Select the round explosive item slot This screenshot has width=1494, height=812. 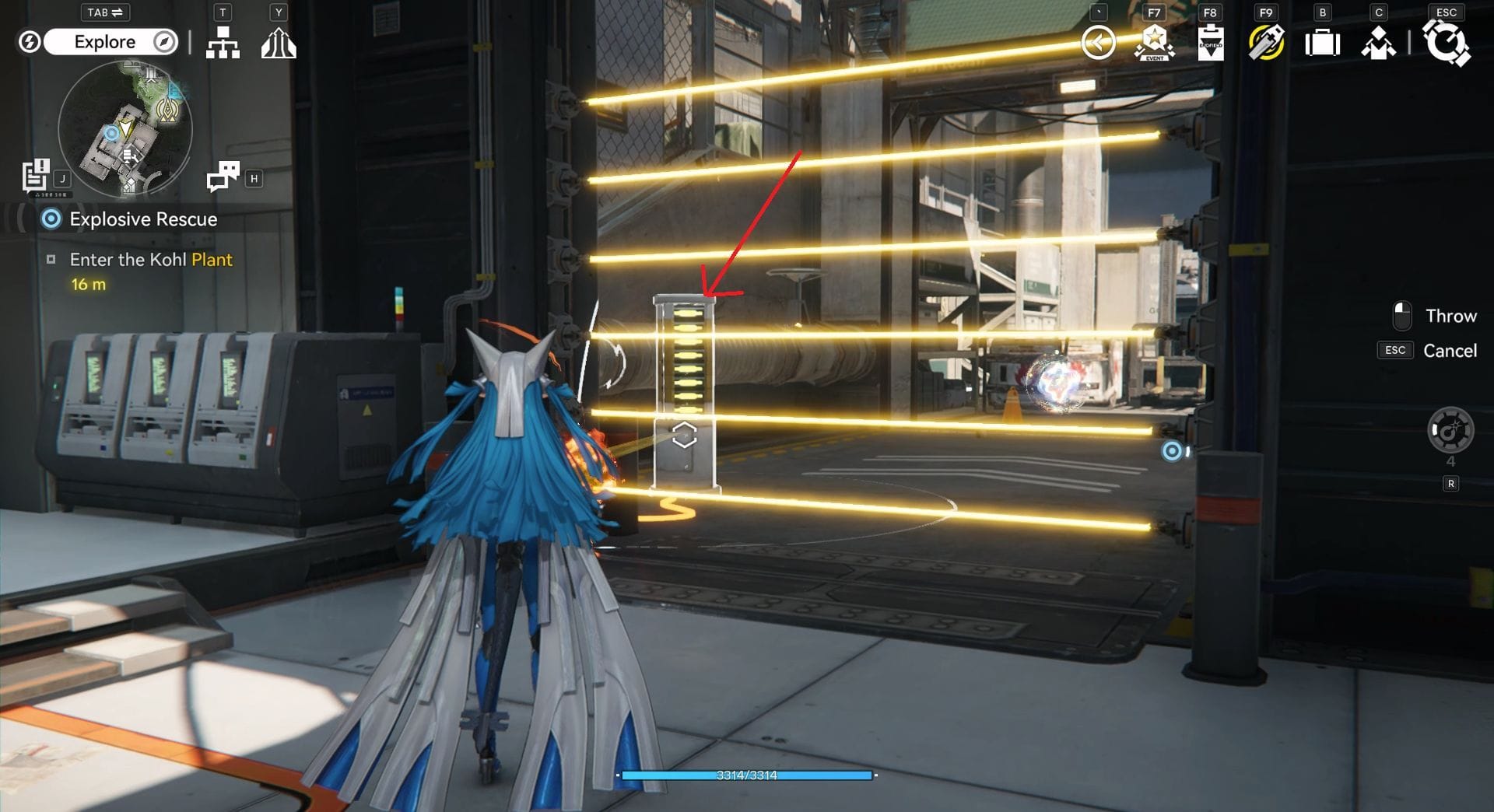coord(1450,430)
